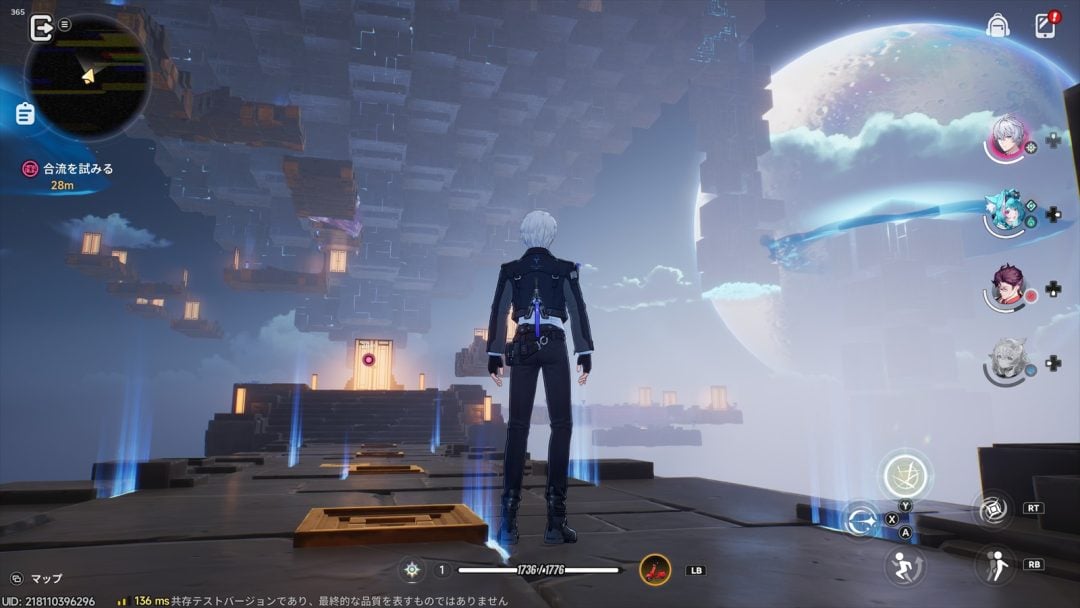Screen dimensions: 1080x608
Task: Activate the diamond swirl skill icon
Action: [x=994, y=509]
